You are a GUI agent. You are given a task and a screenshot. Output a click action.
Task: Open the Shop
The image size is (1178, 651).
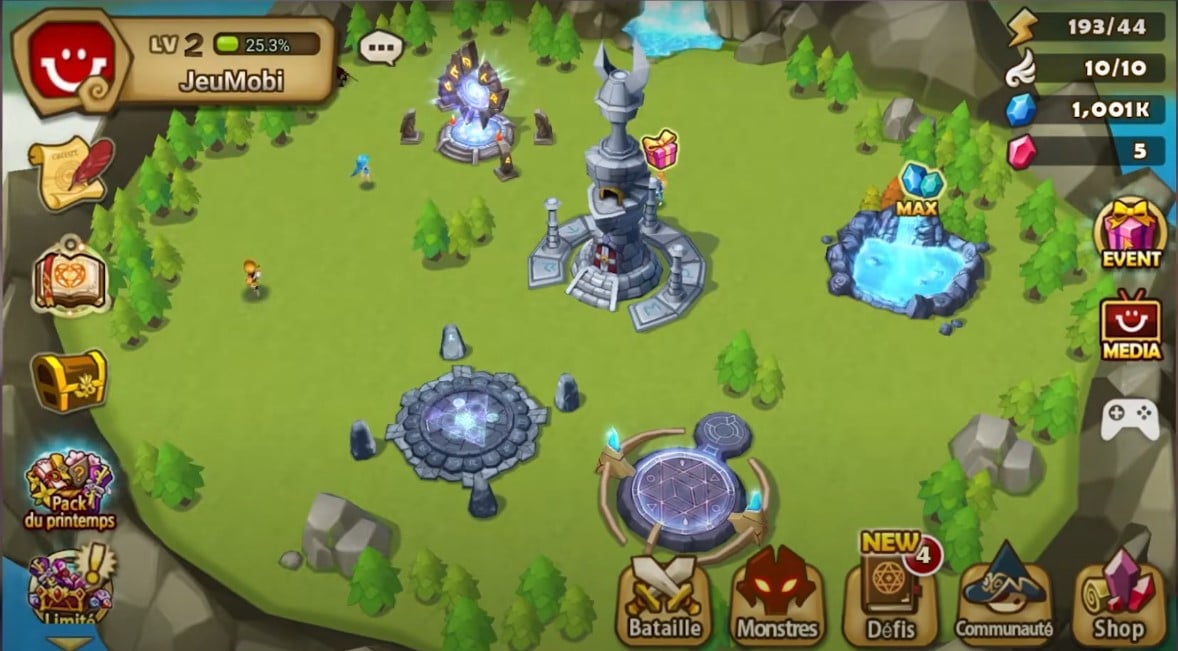click(x=1119, y=600)
